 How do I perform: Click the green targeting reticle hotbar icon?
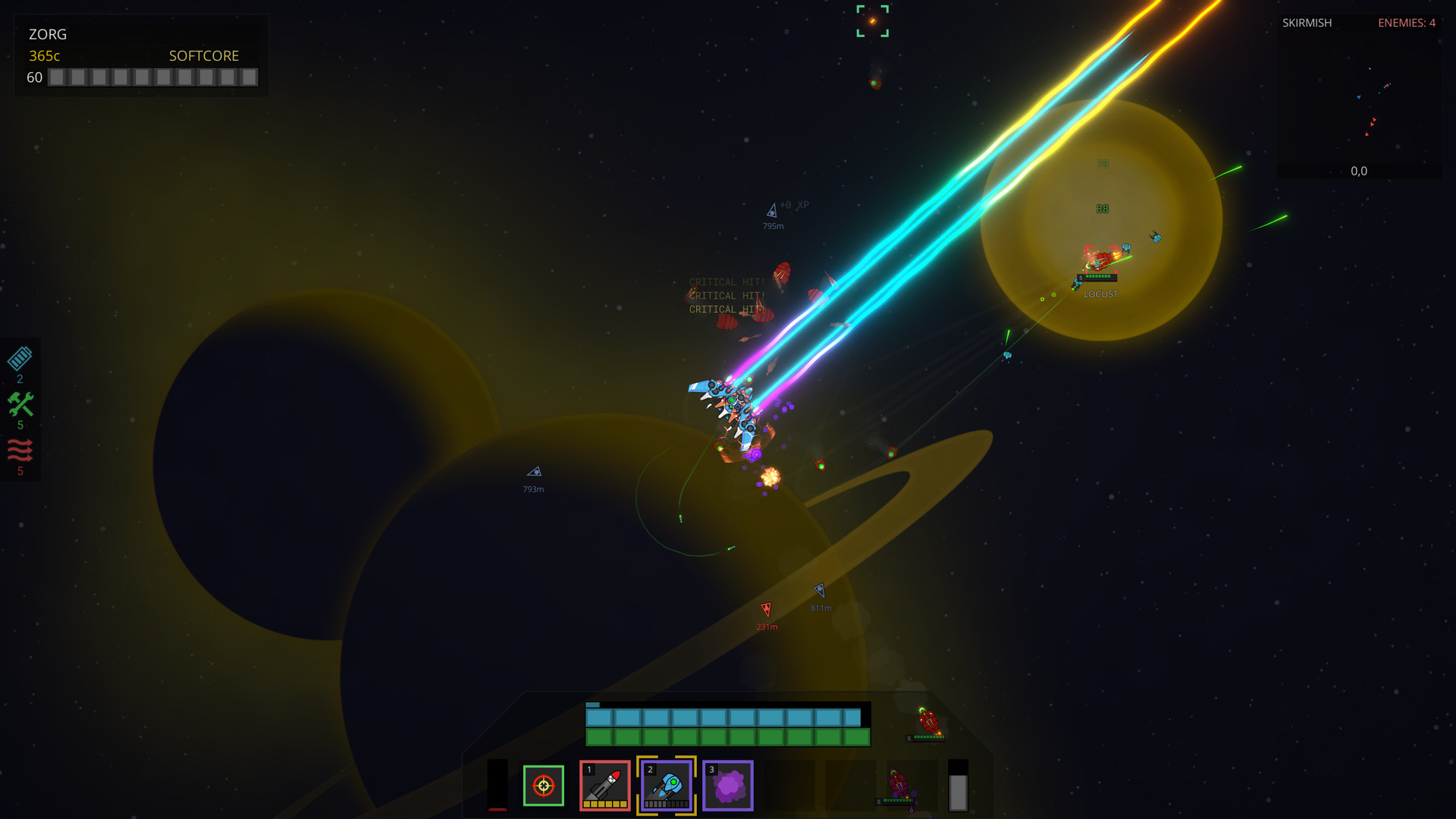(543, 786)
